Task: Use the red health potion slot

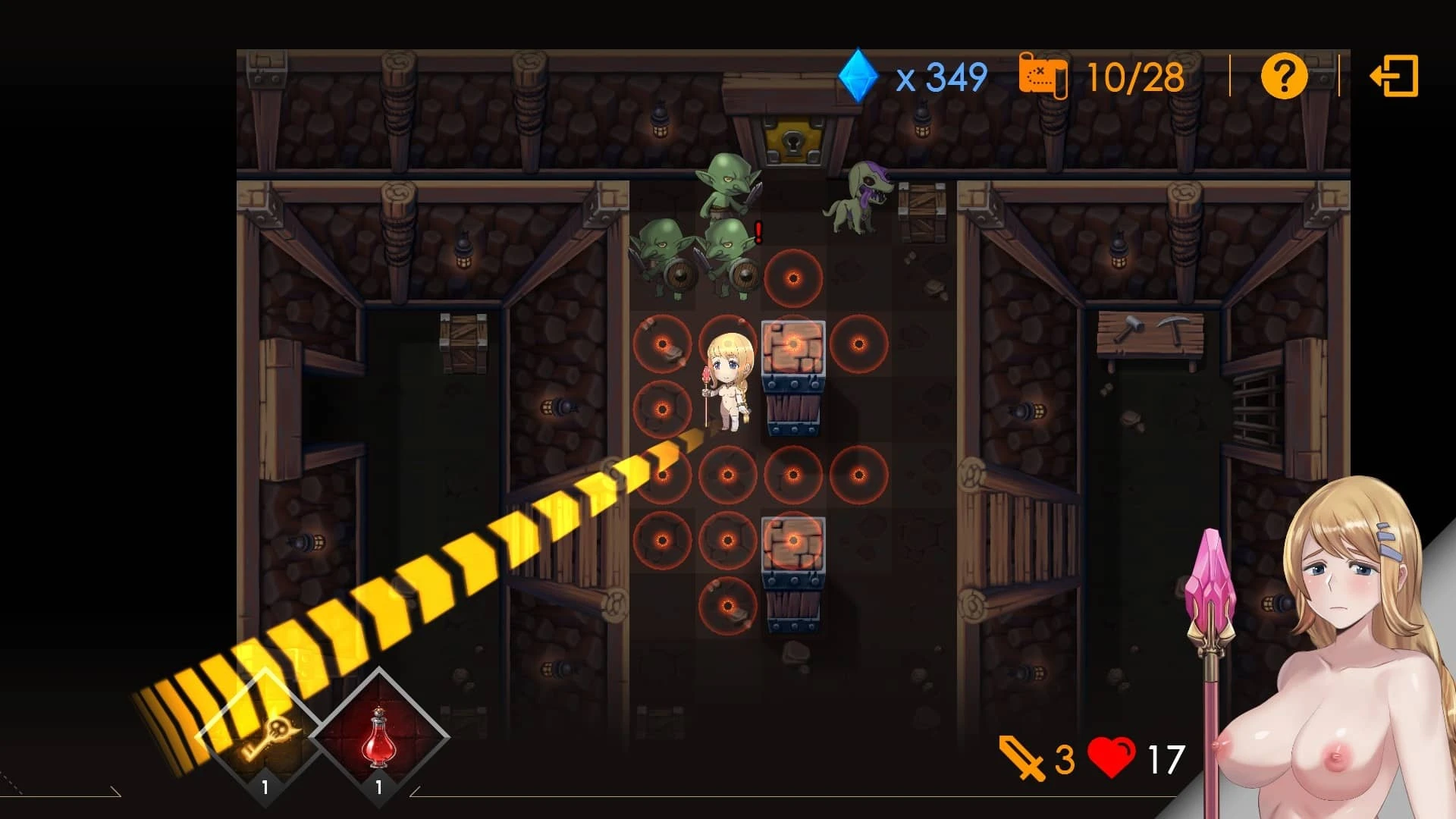Action: [378, 736]
